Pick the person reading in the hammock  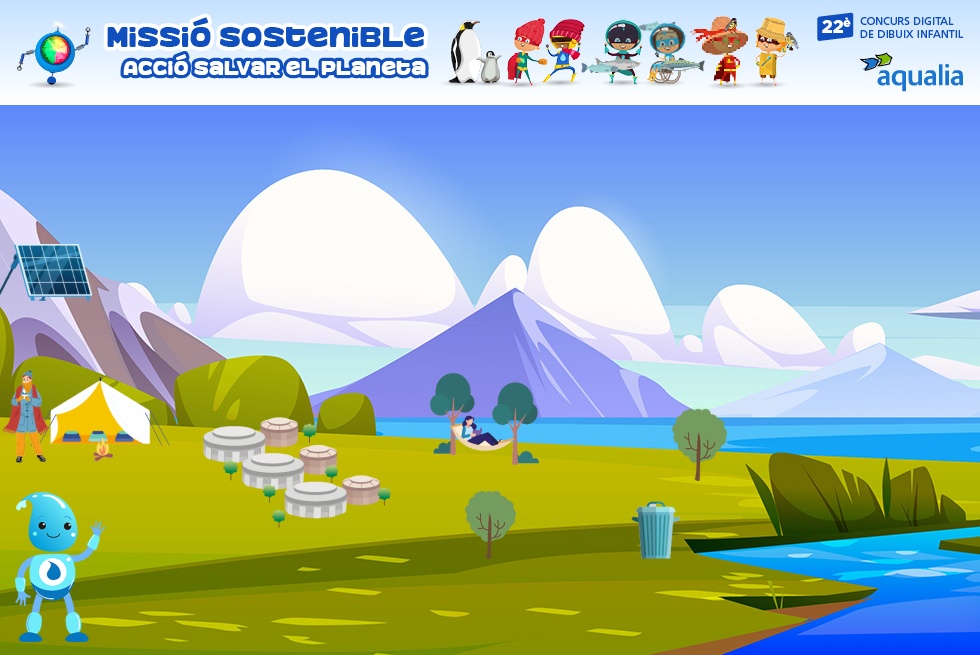[478, 434]
